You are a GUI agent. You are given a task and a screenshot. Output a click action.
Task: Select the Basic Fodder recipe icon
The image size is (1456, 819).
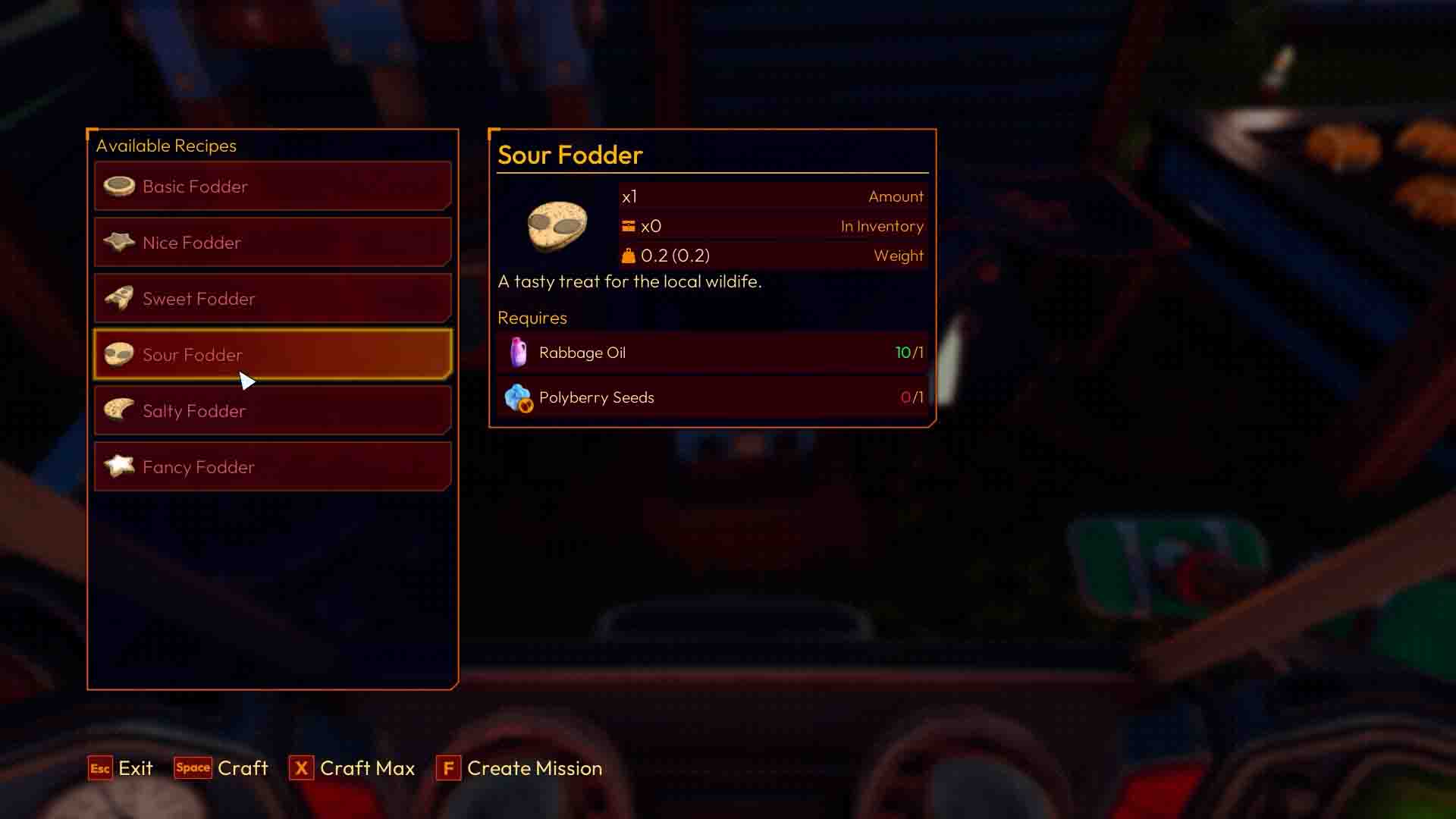pyautogui.click(x=121, y=186)
